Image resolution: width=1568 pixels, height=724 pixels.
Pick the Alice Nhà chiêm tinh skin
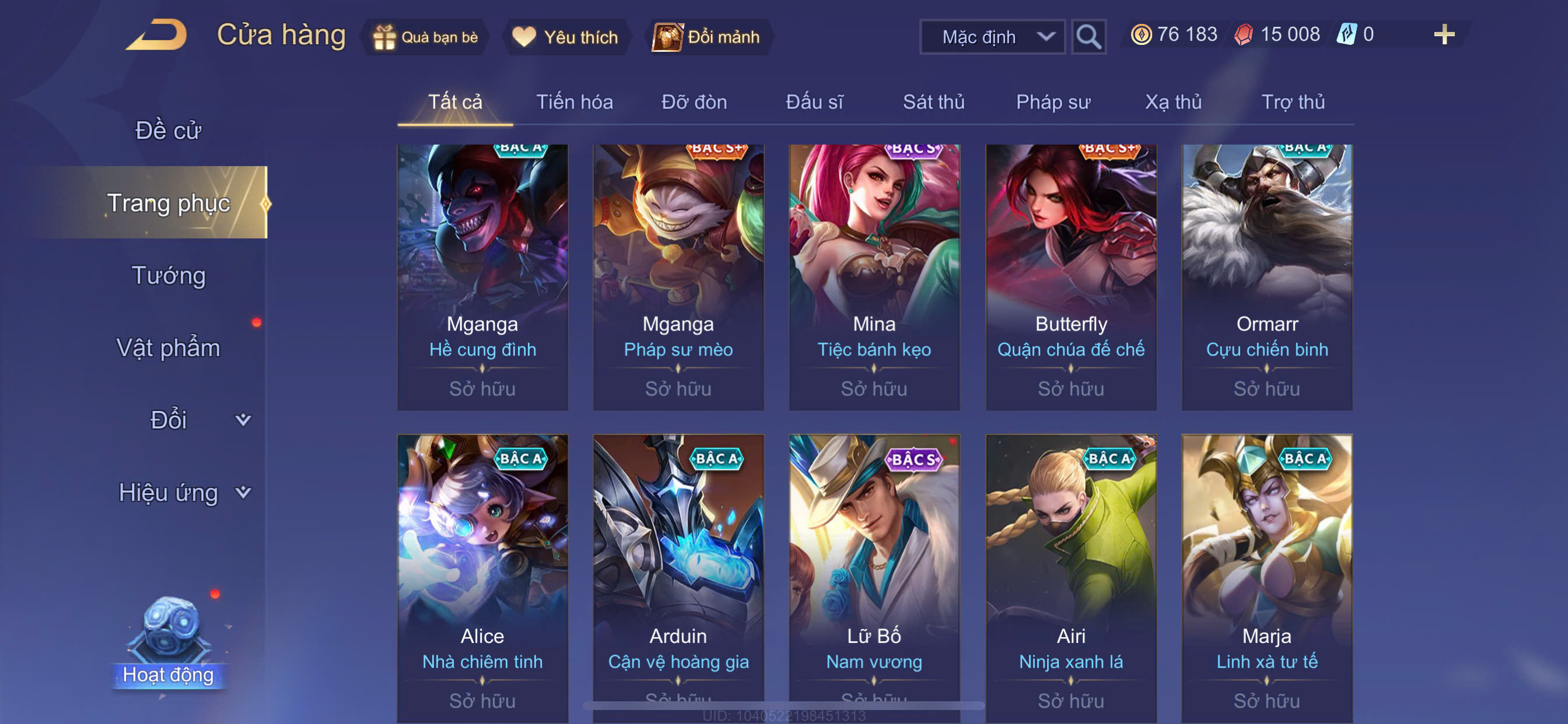(482, 572)
